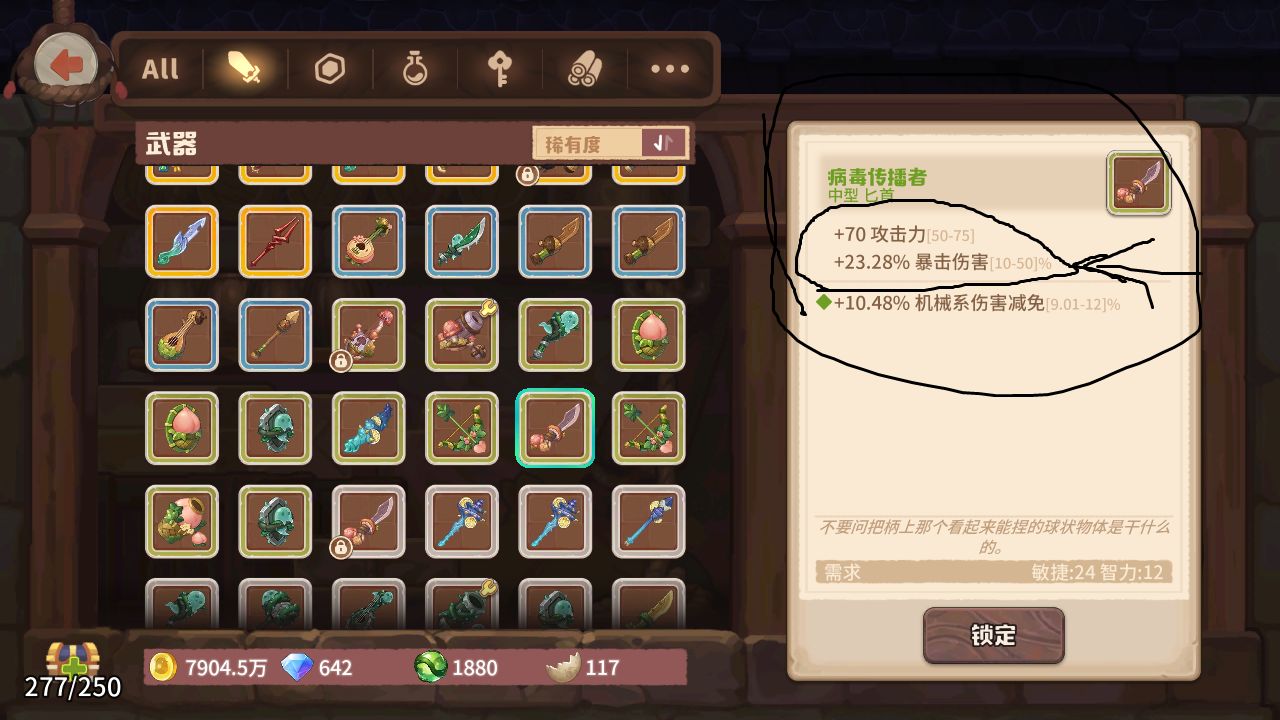Click the eggshell currency icon
Viewport: 1280px width, 720px height.
(562, 667)
